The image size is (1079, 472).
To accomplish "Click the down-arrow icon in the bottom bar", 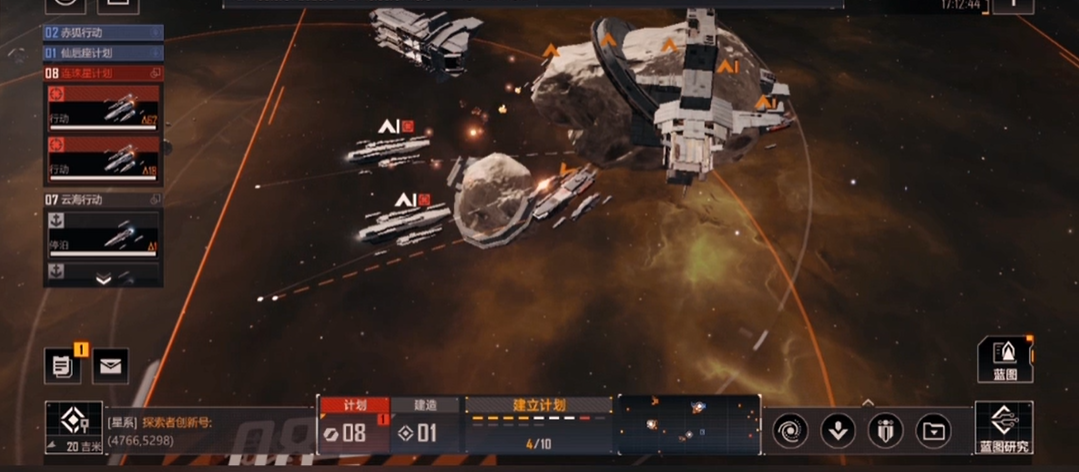I will coord(838,431).
